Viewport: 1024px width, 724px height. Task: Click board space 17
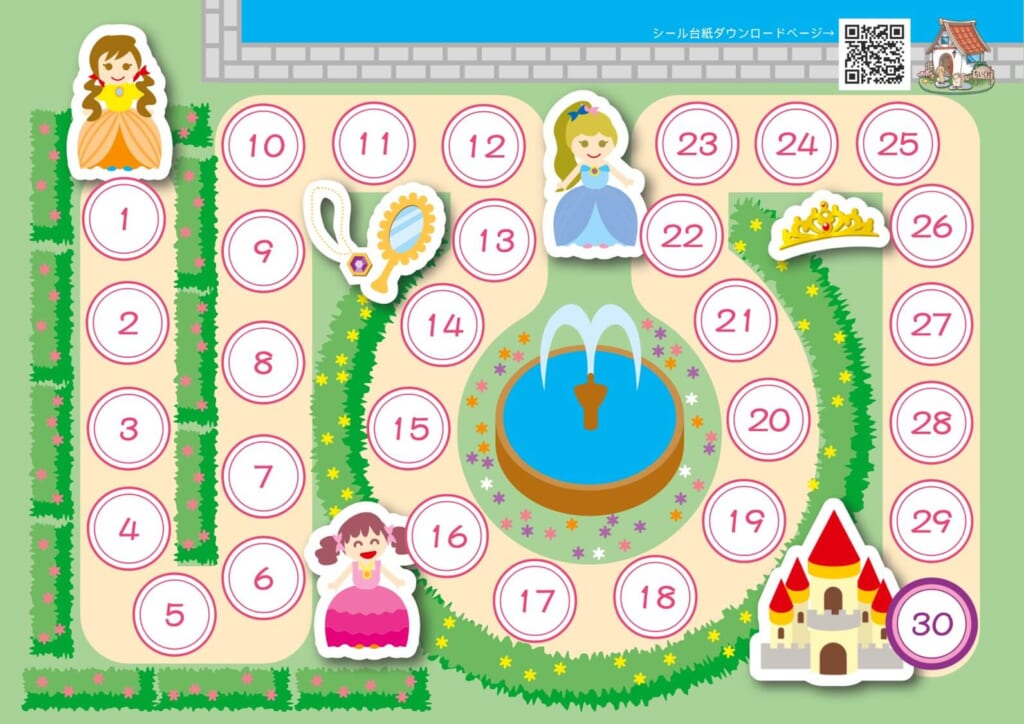(535, 600)
